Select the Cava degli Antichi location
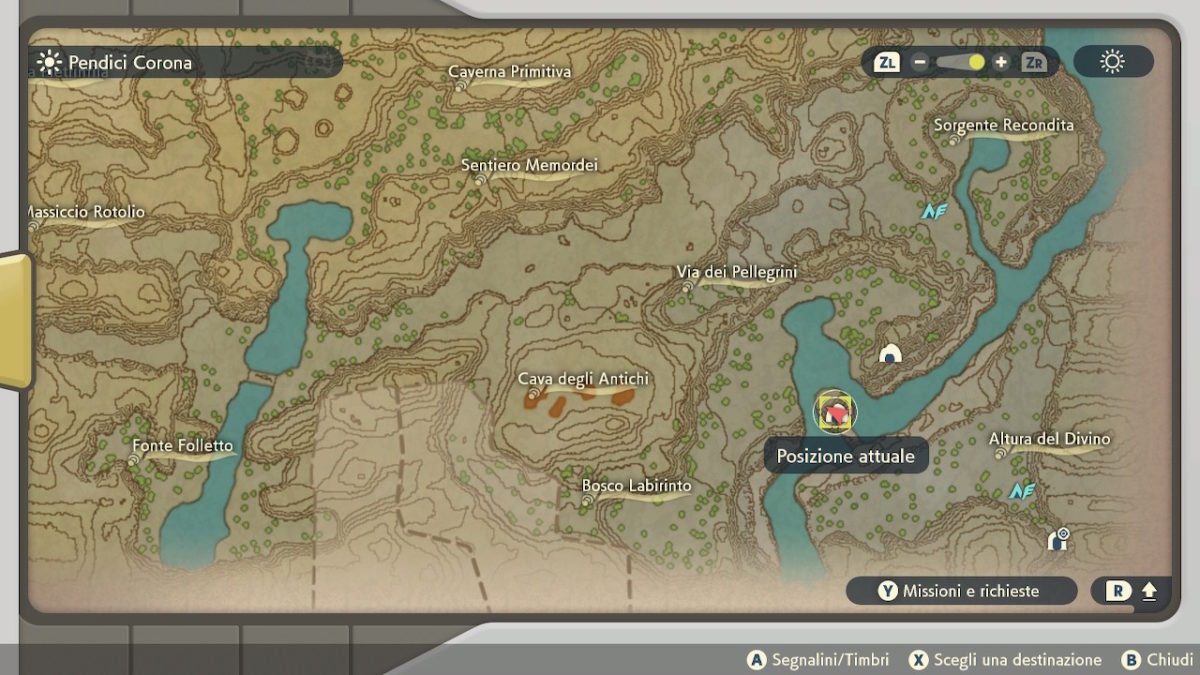 click(x=583, y=379)
